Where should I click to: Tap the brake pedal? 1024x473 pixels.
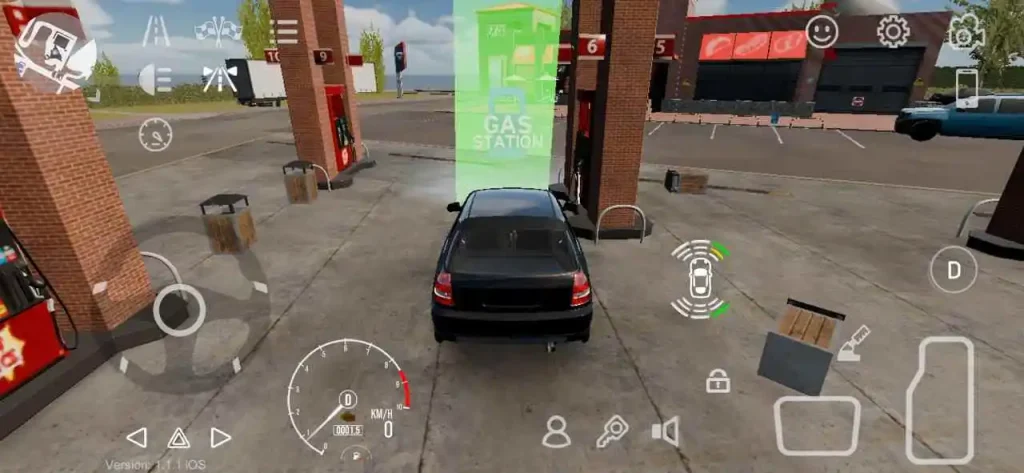pos(817,425)
